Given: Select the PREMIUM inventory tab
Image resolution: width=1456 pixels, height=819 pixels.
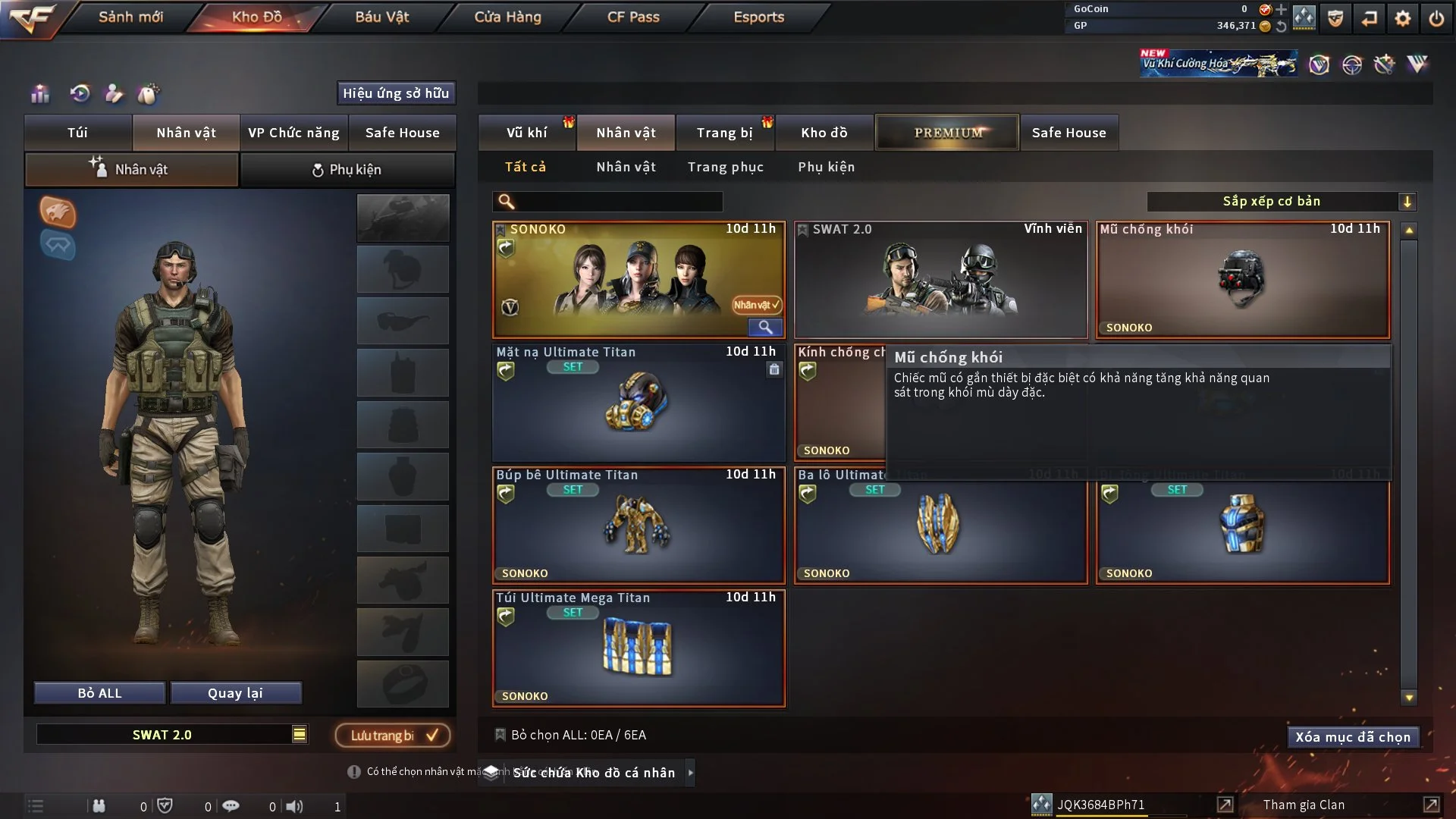Looking at the screenshot, I should (947, 133).
